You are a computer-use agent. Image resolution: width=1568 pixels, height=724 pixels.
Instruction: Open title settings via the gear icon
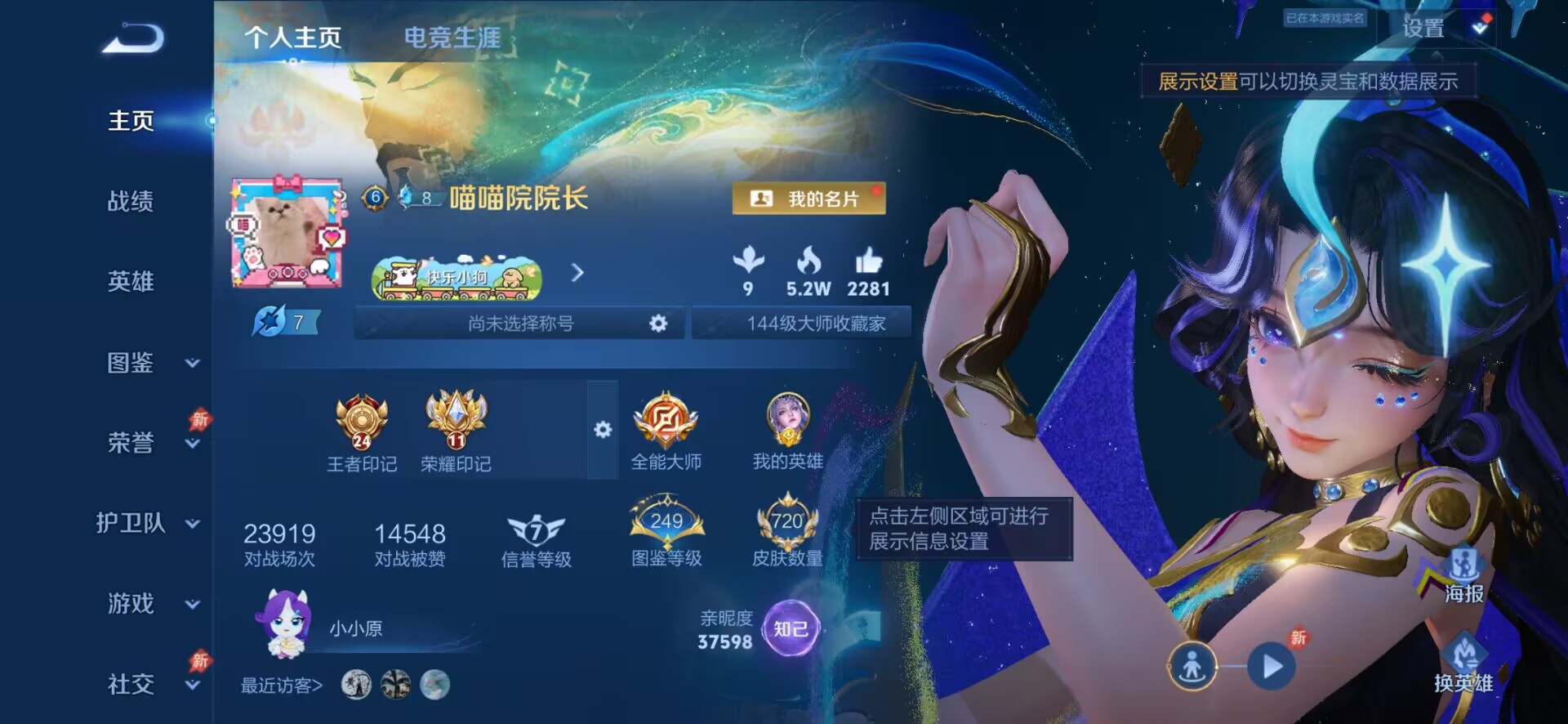(661, 323)
